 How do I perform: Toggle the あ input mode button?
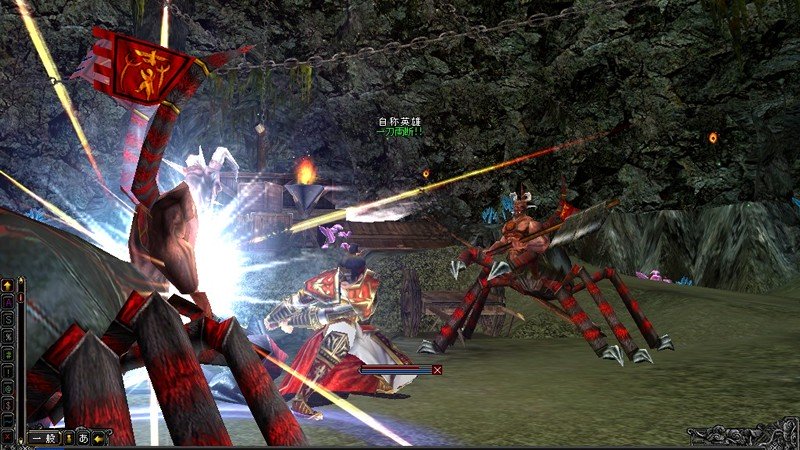(x=83, y=438)
